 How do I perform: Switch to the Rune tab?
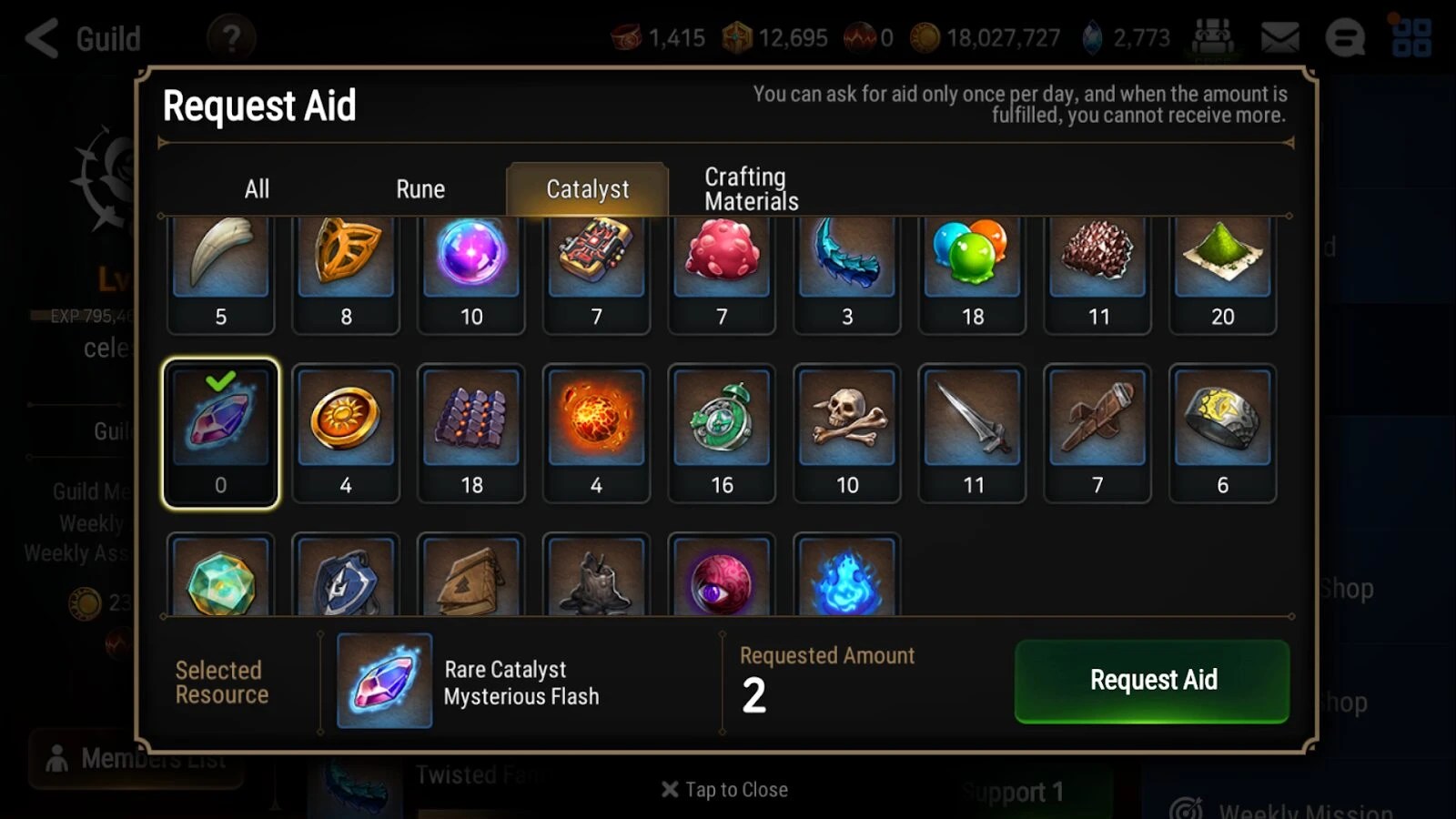(420, 188)
